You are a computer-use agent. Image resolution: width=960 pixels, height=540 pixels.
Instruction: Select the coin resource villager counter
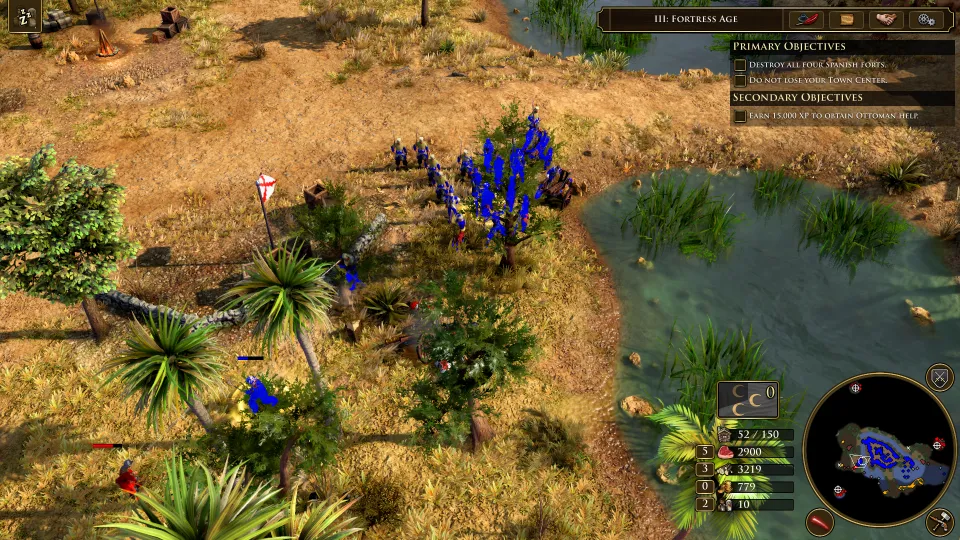pos(705,487)
